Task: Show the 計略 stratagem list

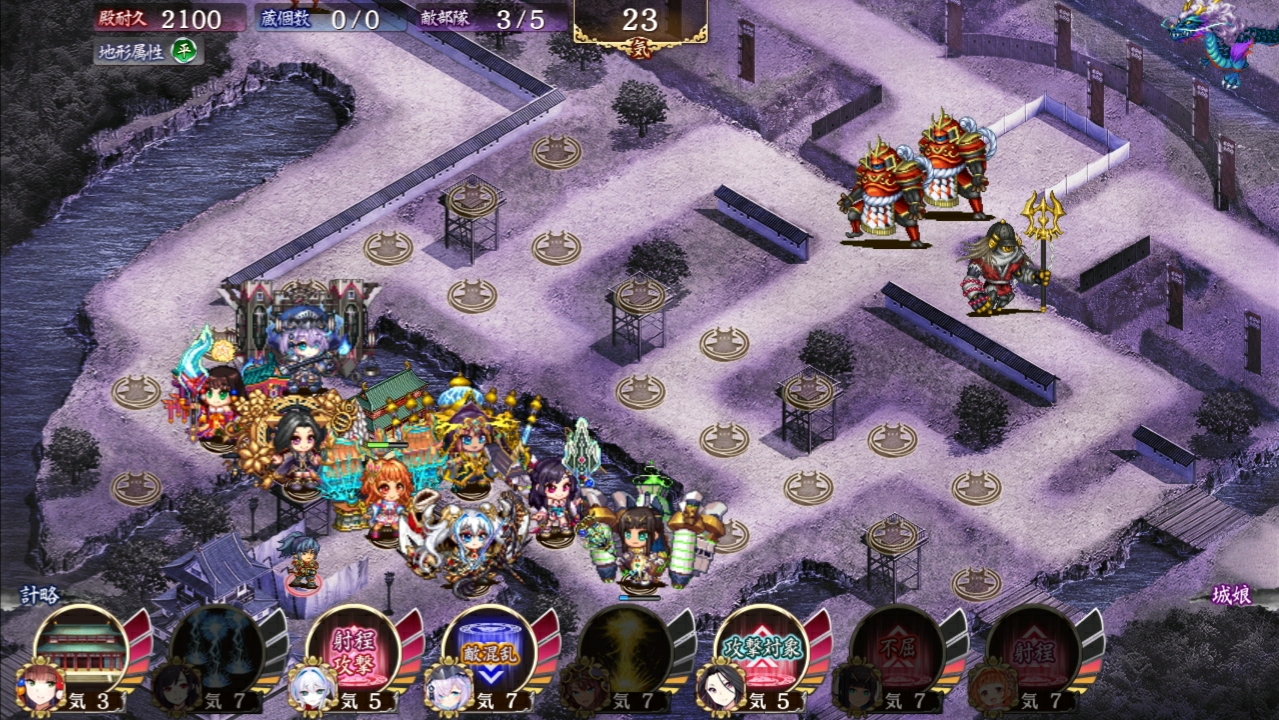Action: (42, 594)
